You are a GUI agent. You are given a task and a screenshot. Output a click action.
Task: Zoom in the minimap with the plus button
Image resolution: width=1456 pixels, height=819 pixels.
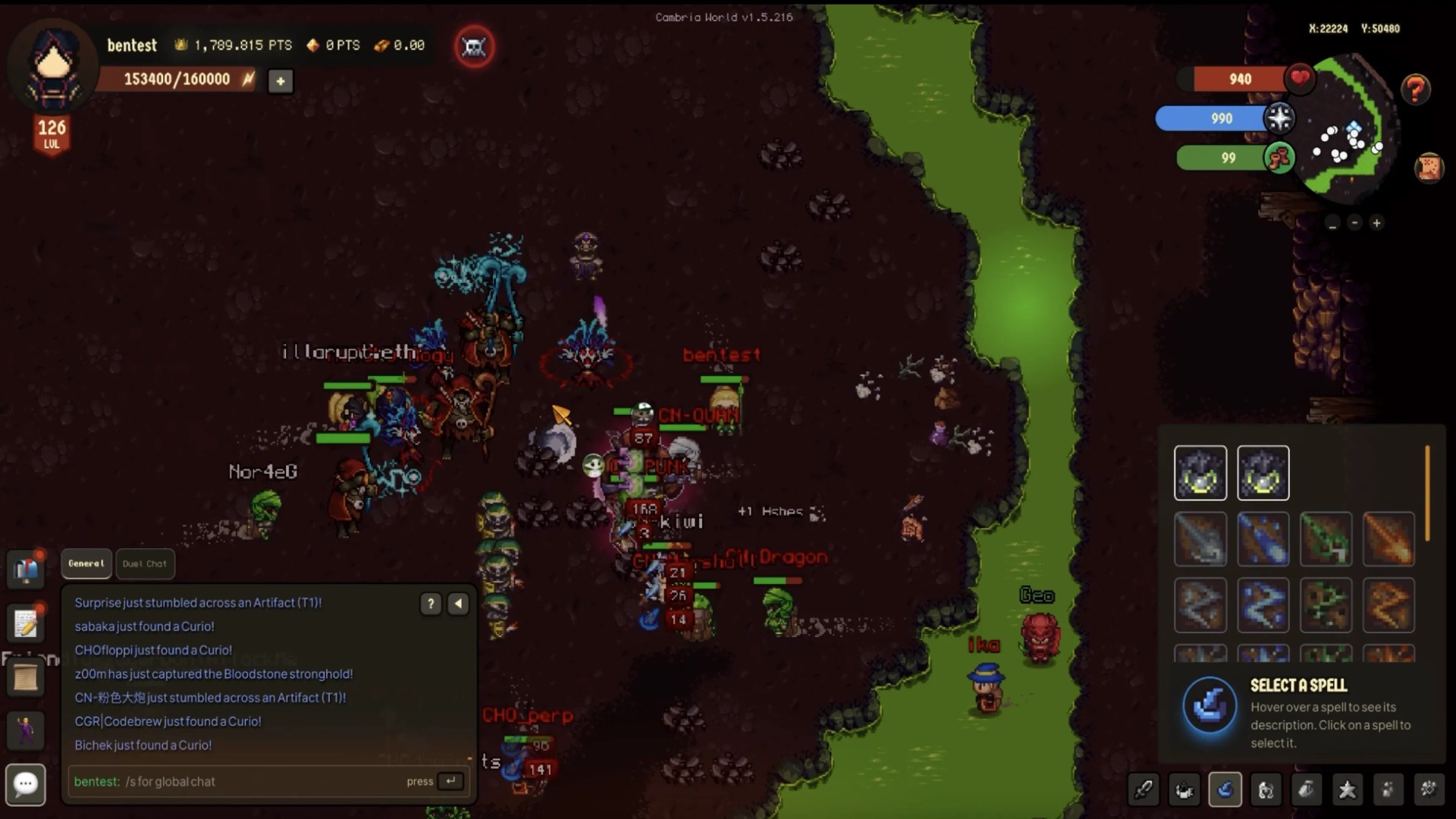[1376, 223]
